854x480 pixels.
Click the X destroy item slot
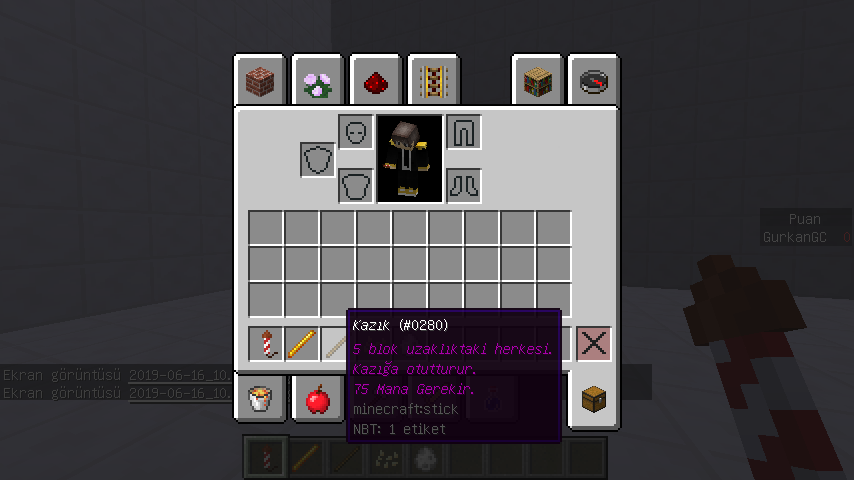(x=595, y=344)
